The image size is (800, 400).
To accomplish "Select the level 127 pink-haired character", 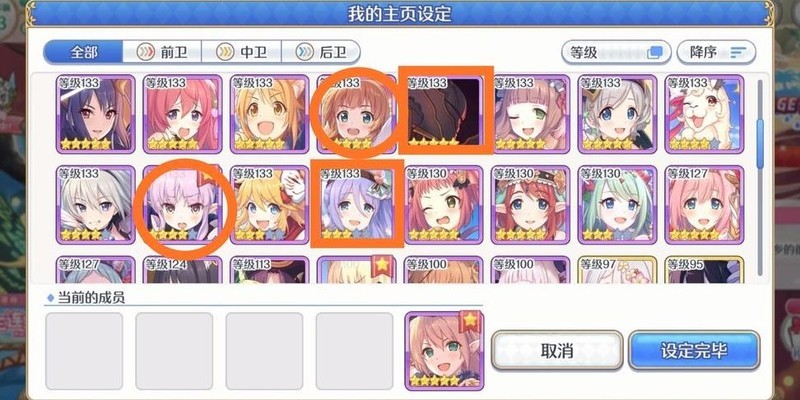I will click(700, 203).
